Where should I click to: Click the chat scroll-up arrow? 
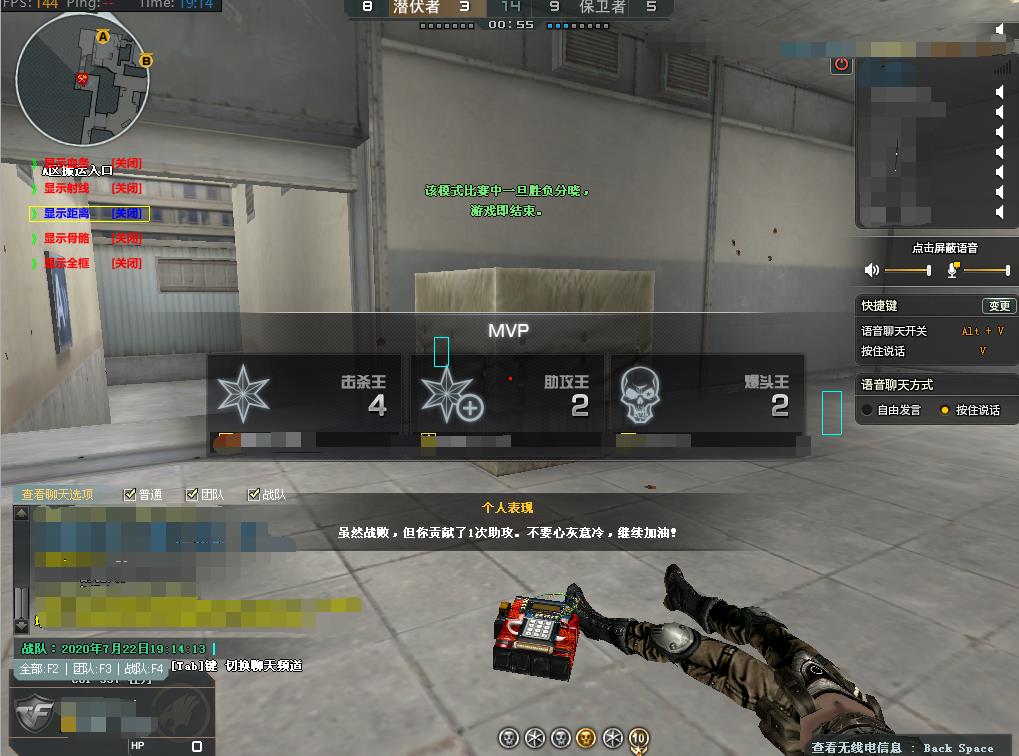[x=21, y=514]
